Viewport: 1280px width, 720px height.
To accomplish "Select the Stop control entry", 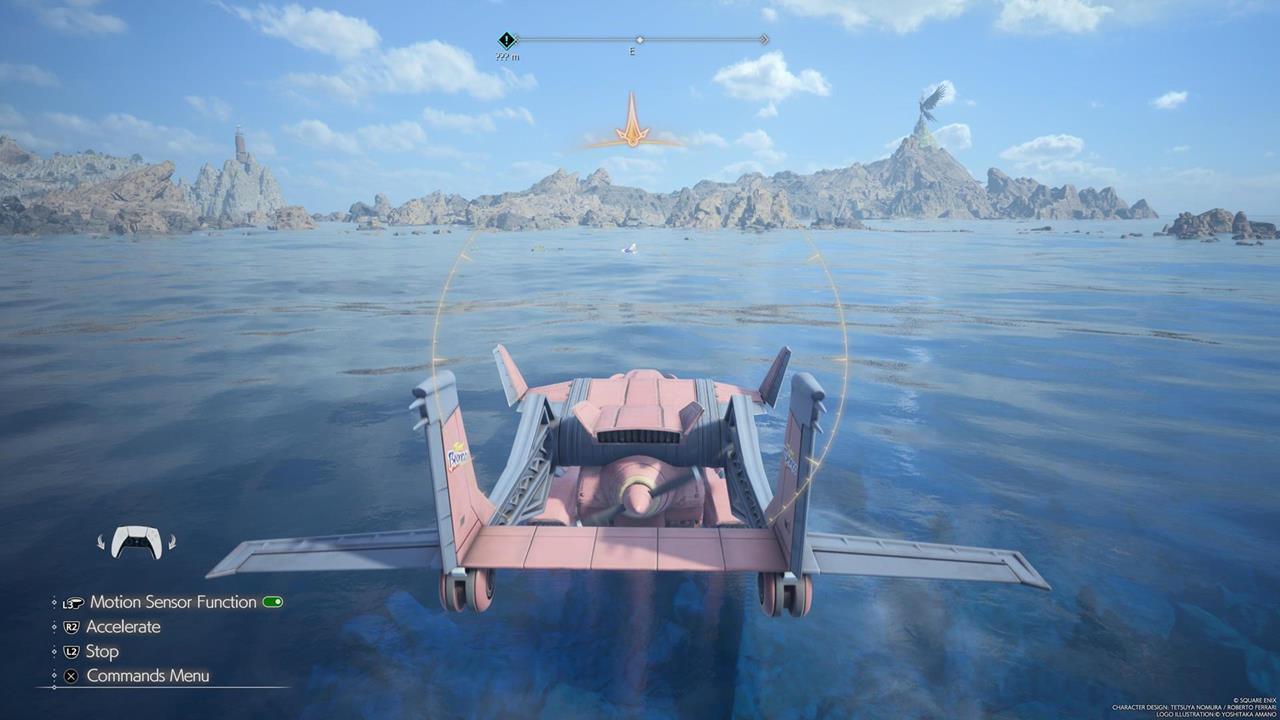I will [x=103, y=651].
